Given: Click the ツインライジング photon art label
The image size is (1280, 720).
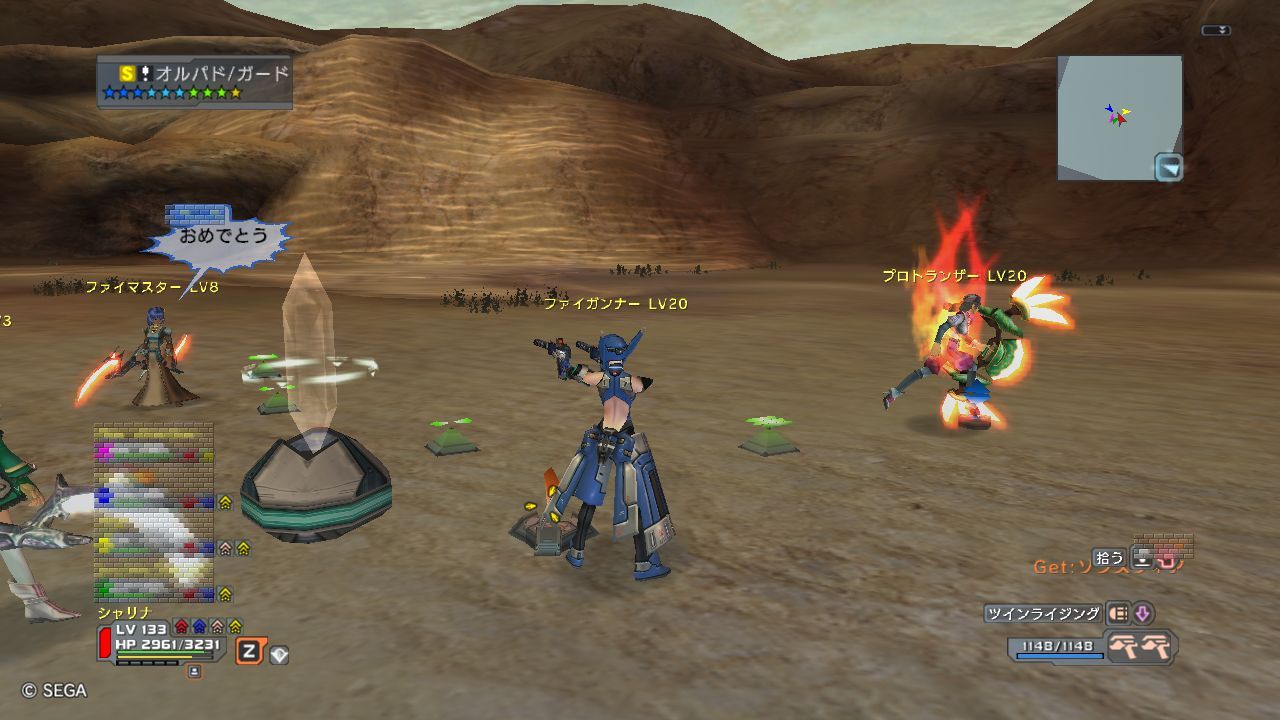Looking at the screenshot, I should (1043, 614).
